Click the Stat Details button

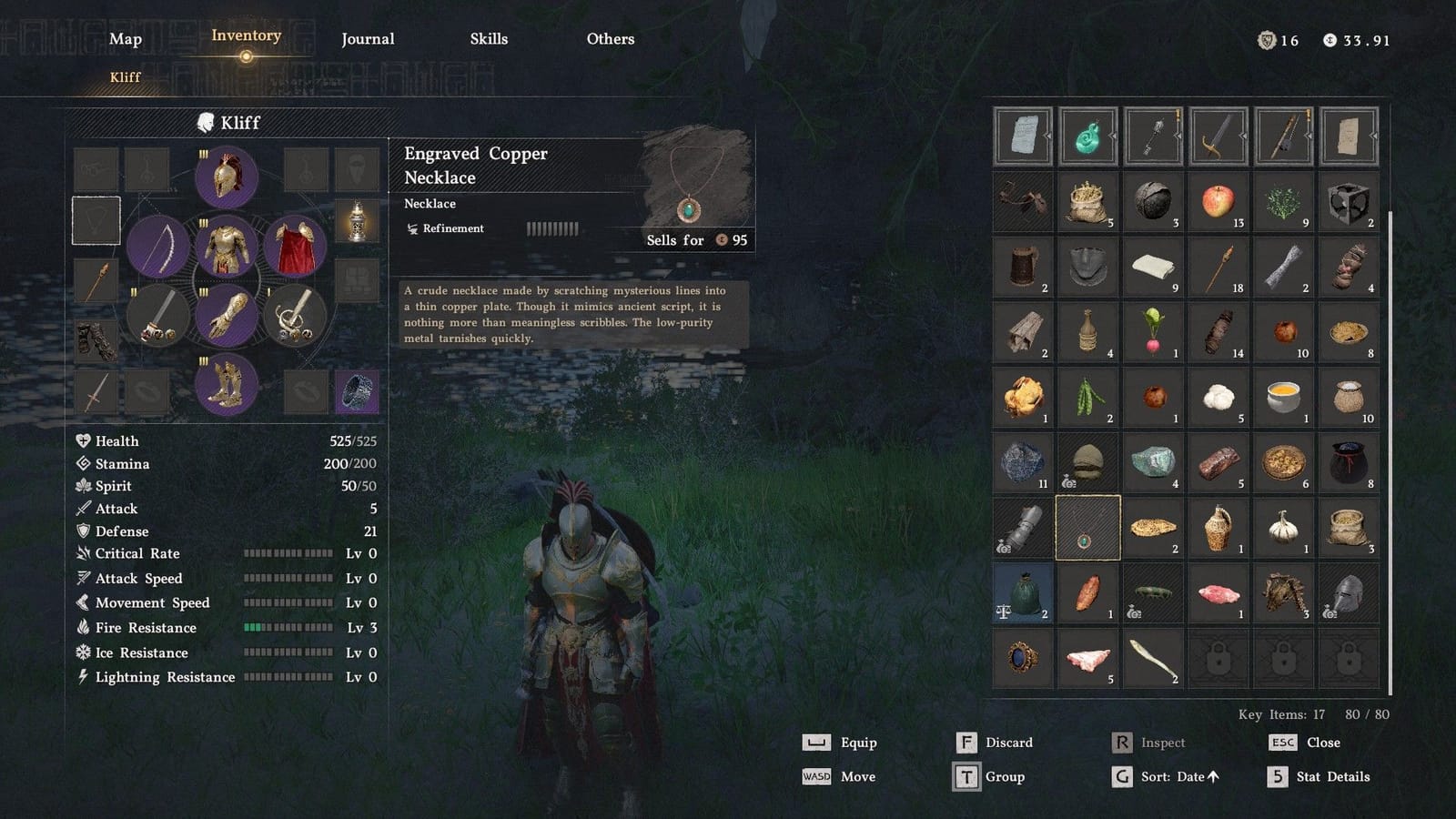[x=1332, y=776]
